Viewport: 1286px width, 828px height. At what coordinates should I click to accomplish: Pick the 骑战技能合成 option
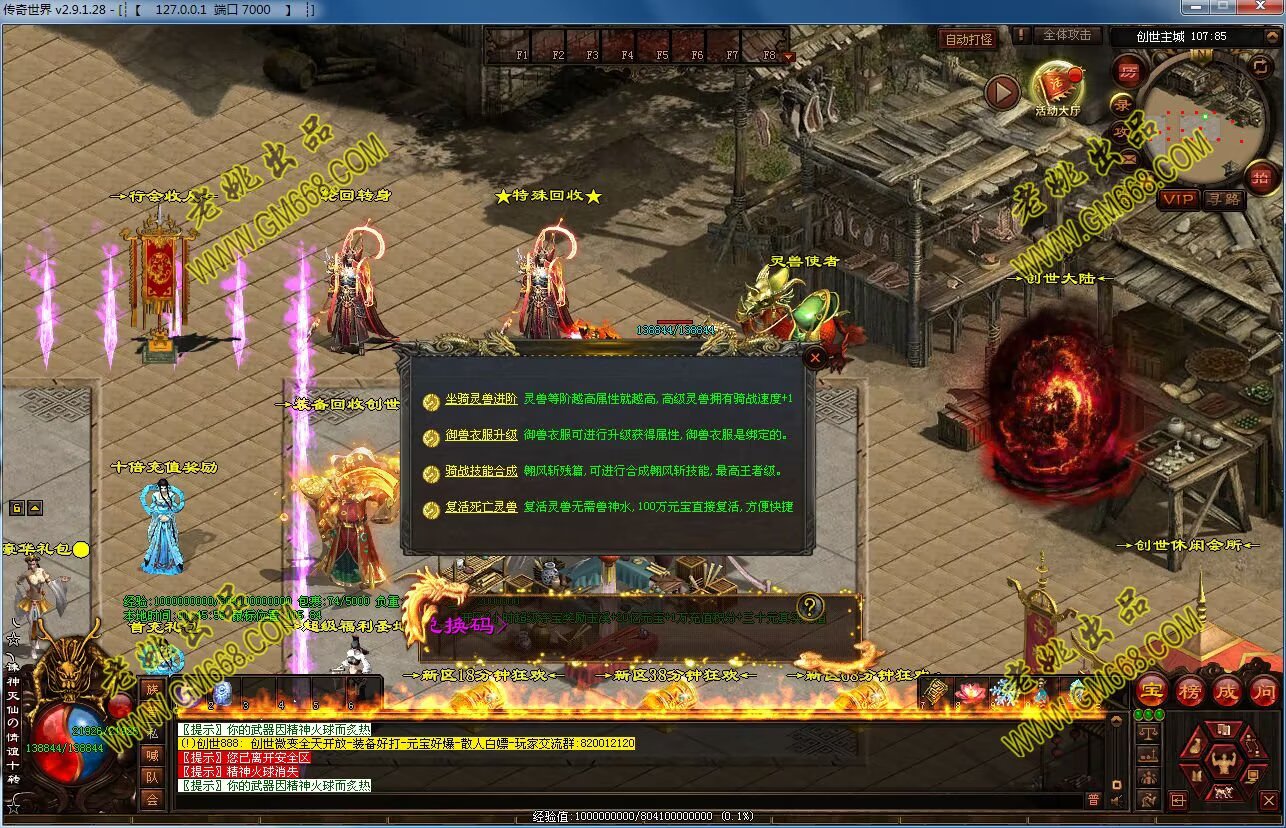tap(481, 471)
